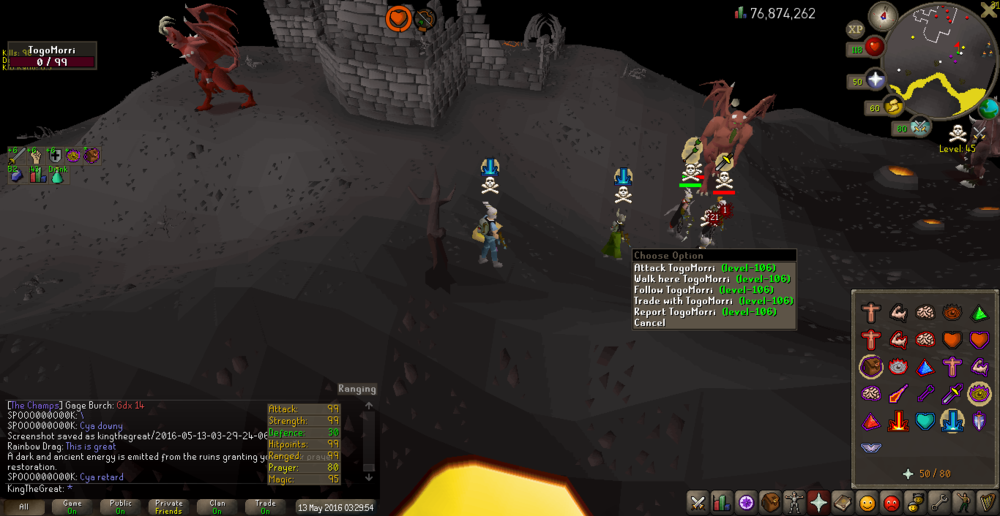Click the compass beside the minimap

tap(883, 16)
